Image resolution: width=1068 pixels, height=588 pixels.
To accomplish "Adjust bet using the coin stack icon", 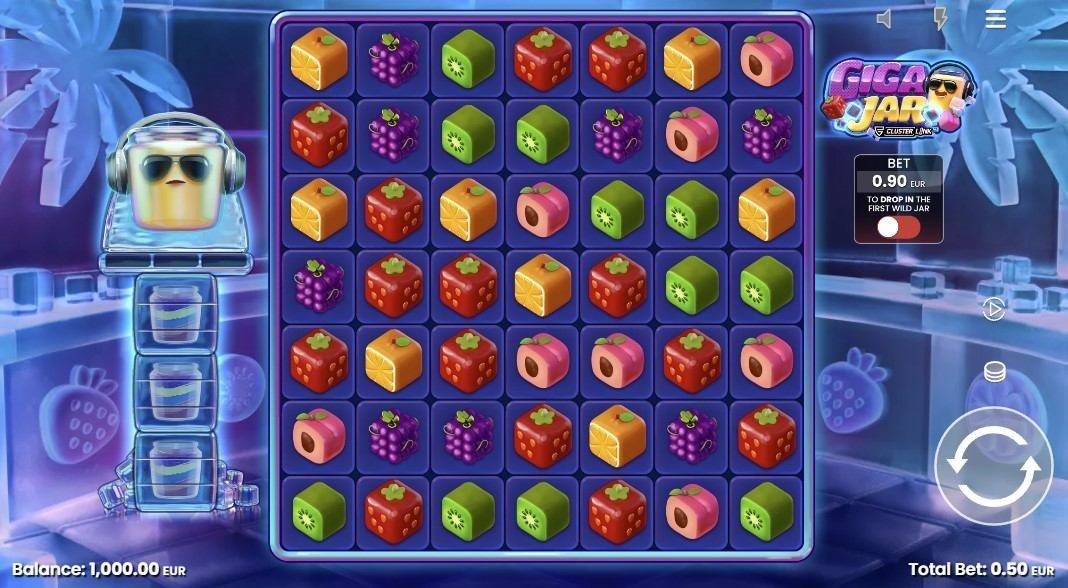I will 994,372.
